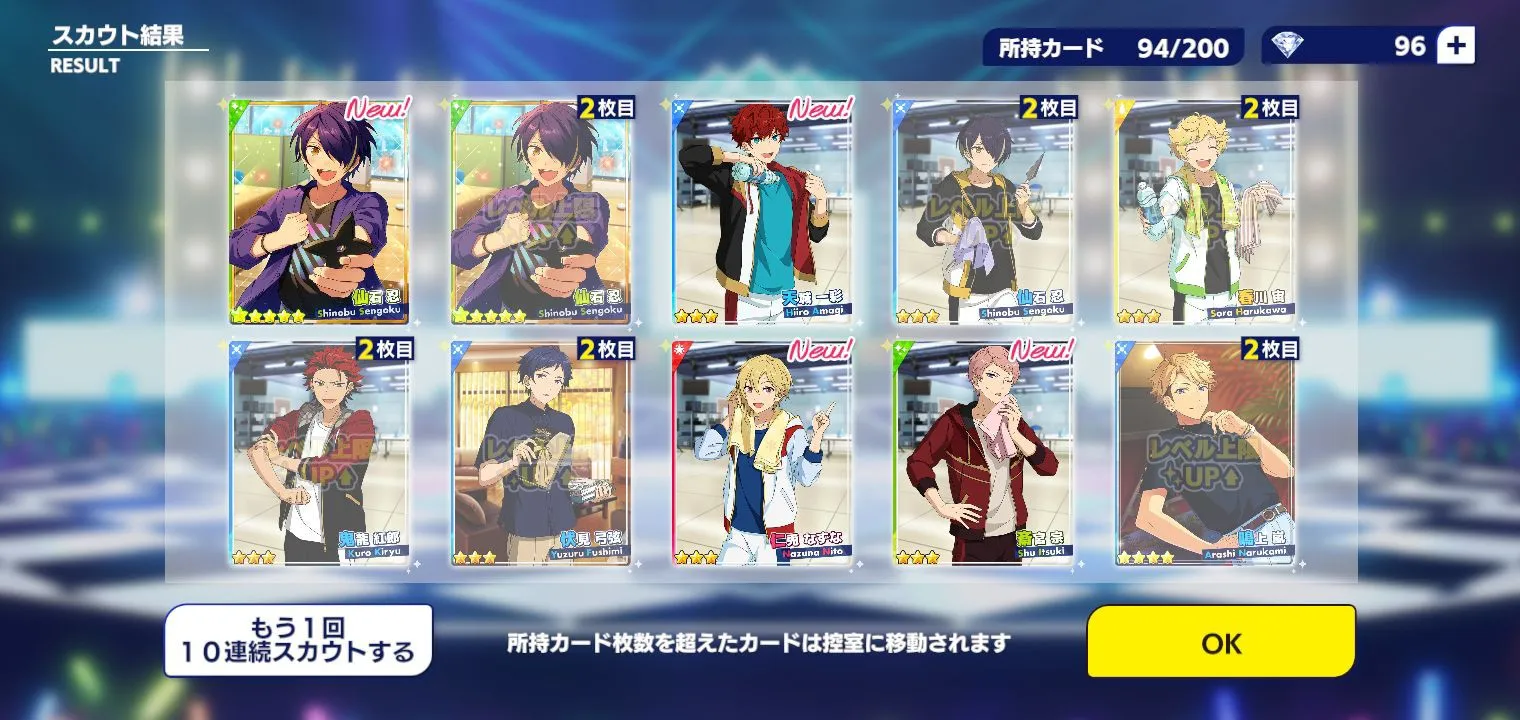The width and height of the screenshot is (1520, 720).
Task: View the Hiiro Amagi card
Action: (764, 210)
